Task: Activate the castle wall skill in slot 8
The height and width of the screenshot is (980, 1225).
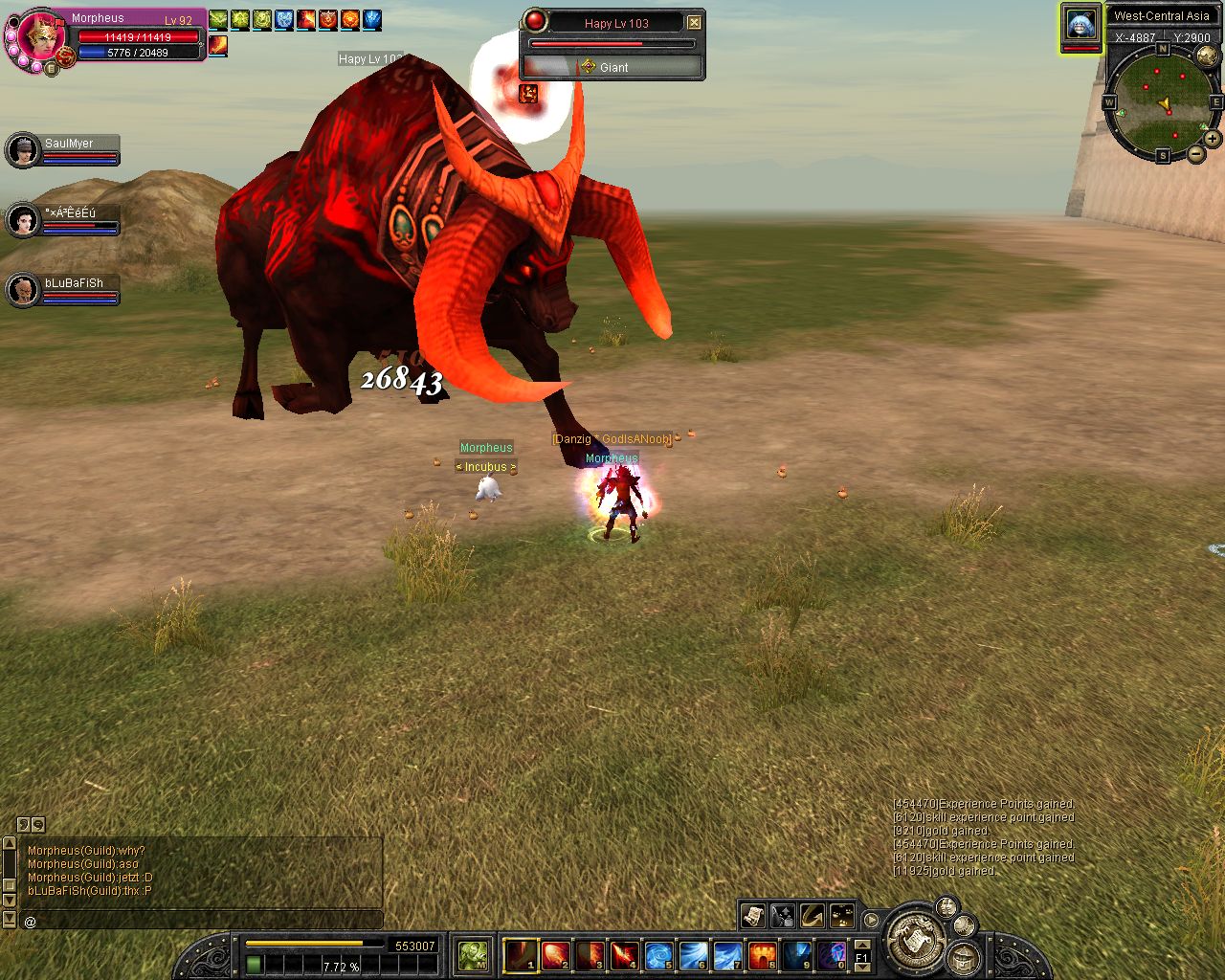Action: [x=762, y=955]
